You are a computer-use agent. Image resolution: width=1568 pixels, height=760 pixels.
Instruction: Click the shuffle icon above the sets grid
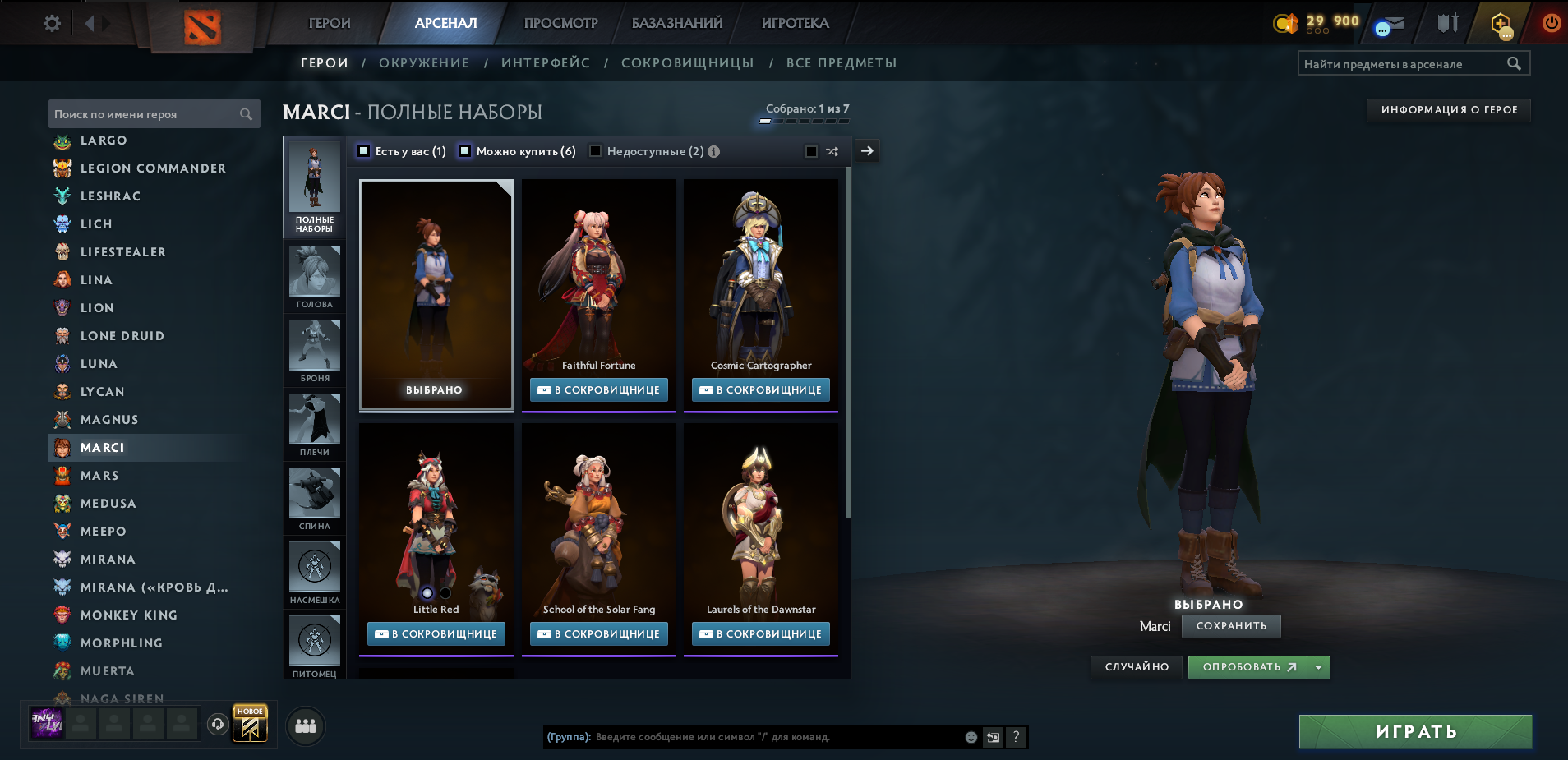[x=832, y=151]
